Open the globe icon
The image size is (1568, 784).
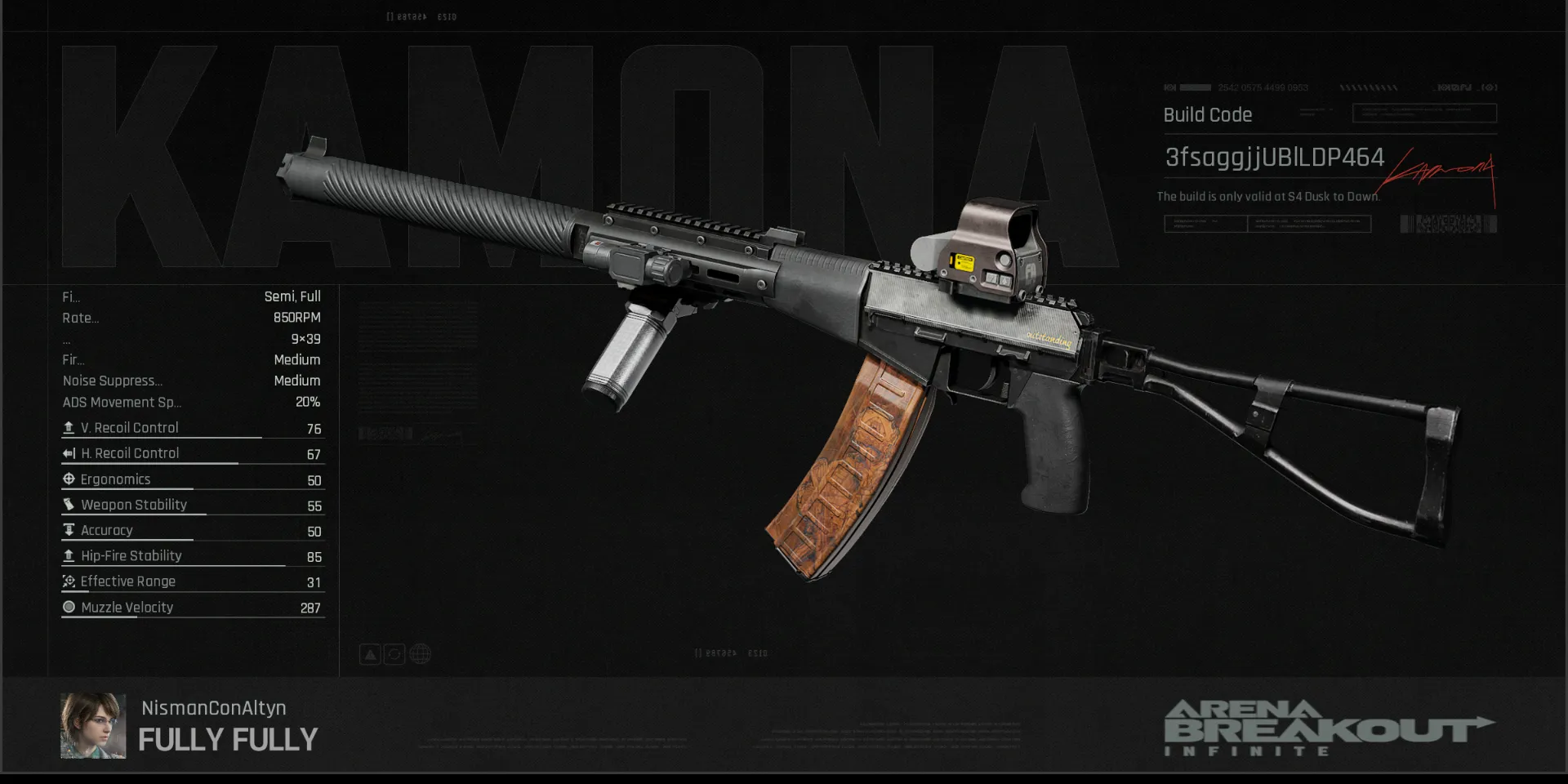tap(420, 653)
